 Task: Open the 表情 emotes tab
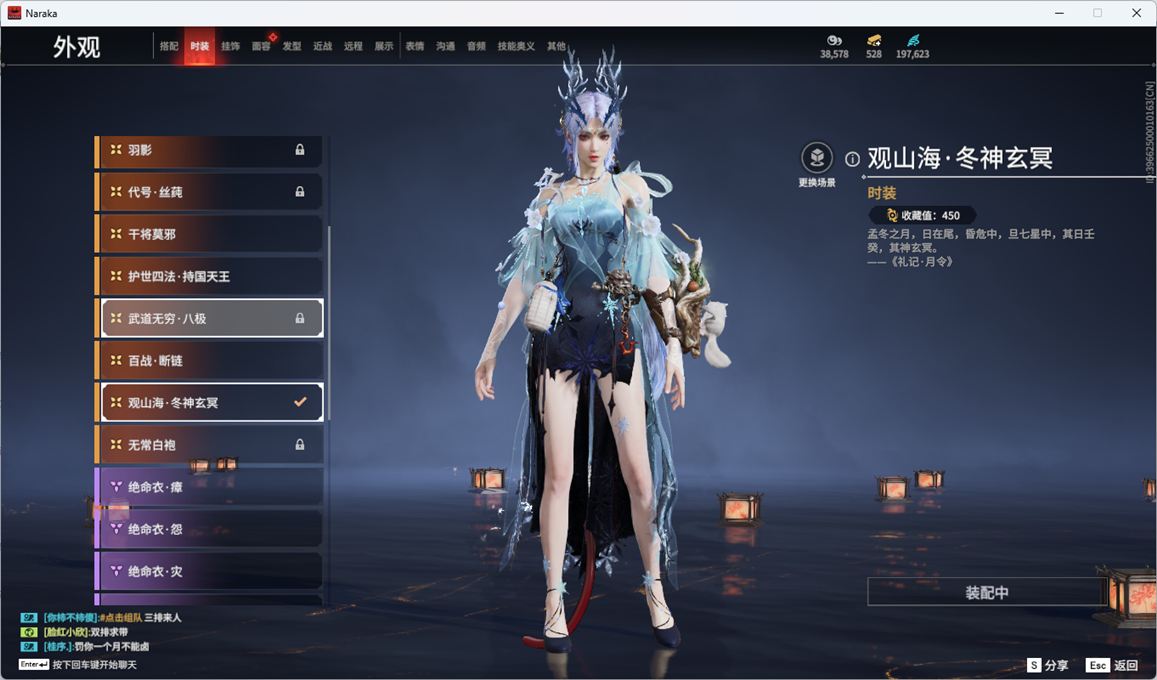[x=414, y=46]
